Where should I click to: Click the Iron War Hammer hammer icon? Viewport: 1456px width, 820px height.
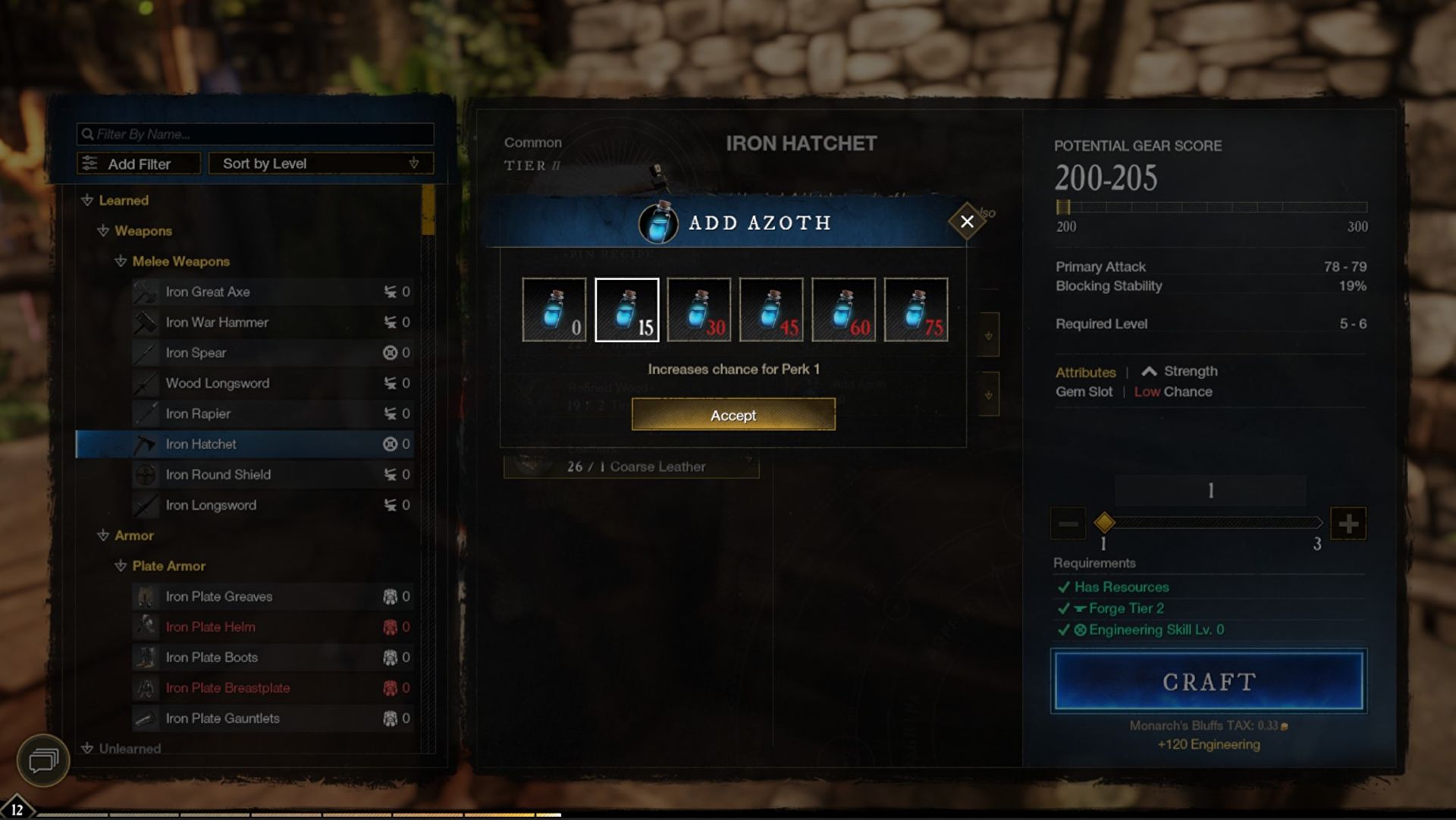click(x=146, y=322)
